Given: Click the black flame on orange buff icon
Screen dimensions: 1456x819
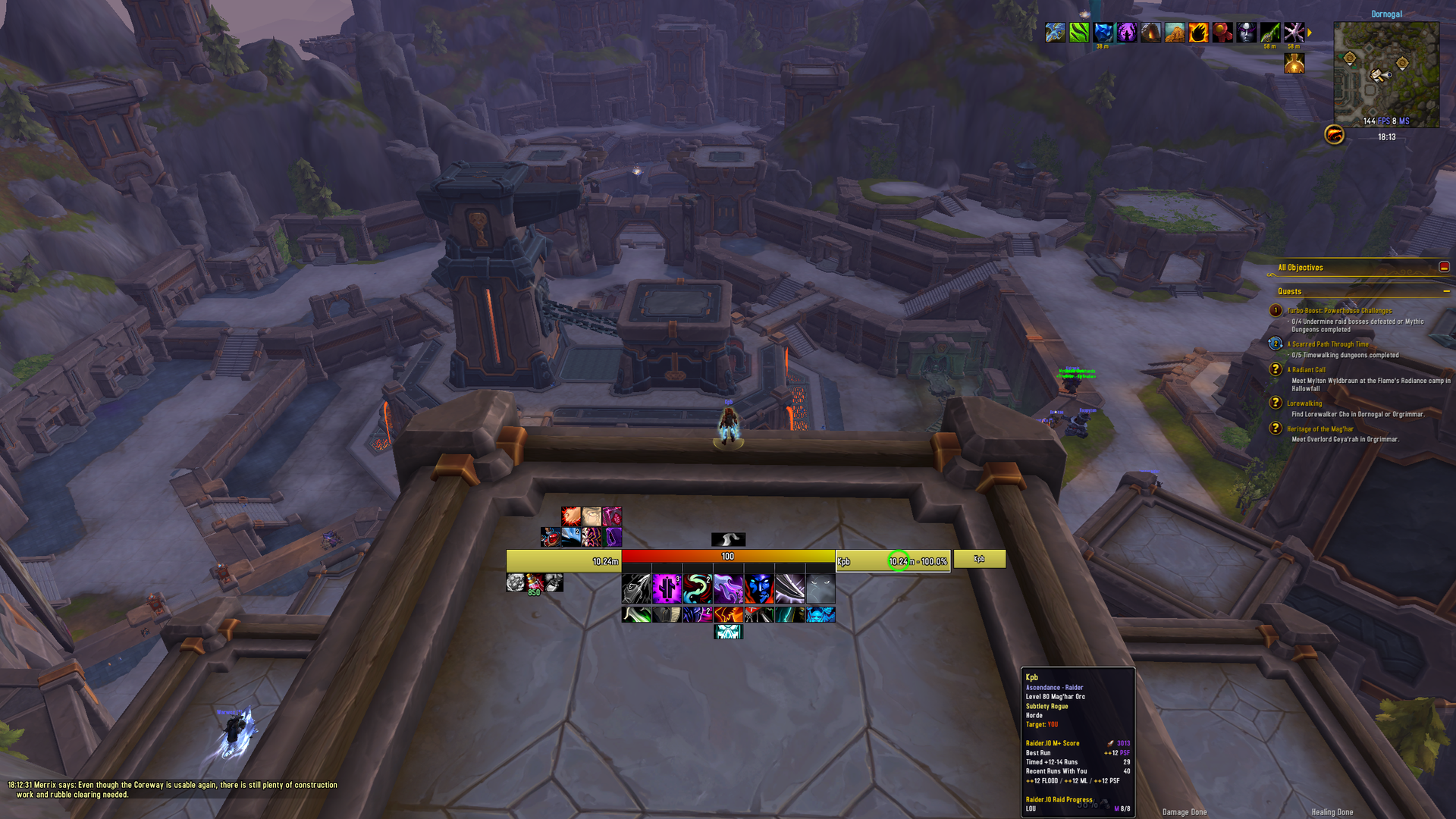Looking at the screenshot, I should click(x=1198, y=33).
